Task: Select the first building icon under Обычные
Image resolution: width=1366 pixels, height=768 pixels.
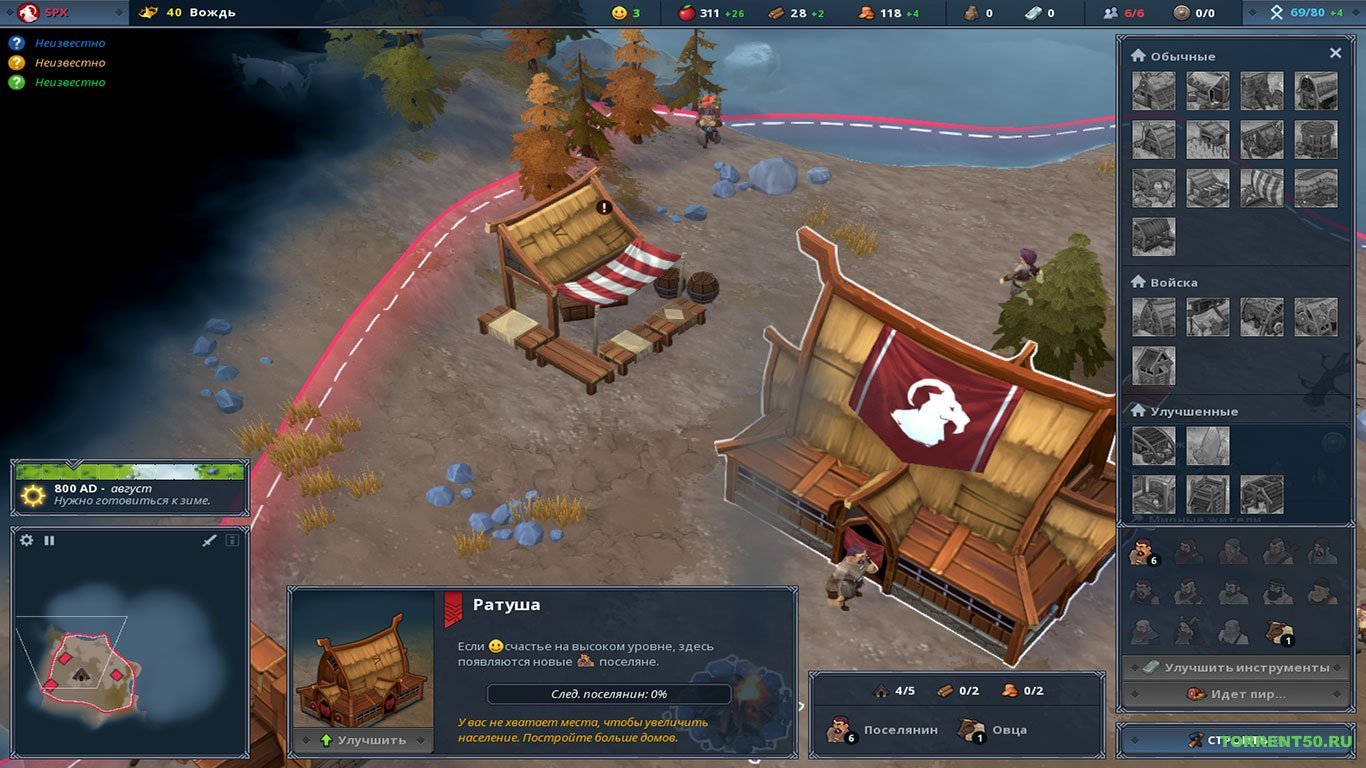Action: [x=1153, y=91]
